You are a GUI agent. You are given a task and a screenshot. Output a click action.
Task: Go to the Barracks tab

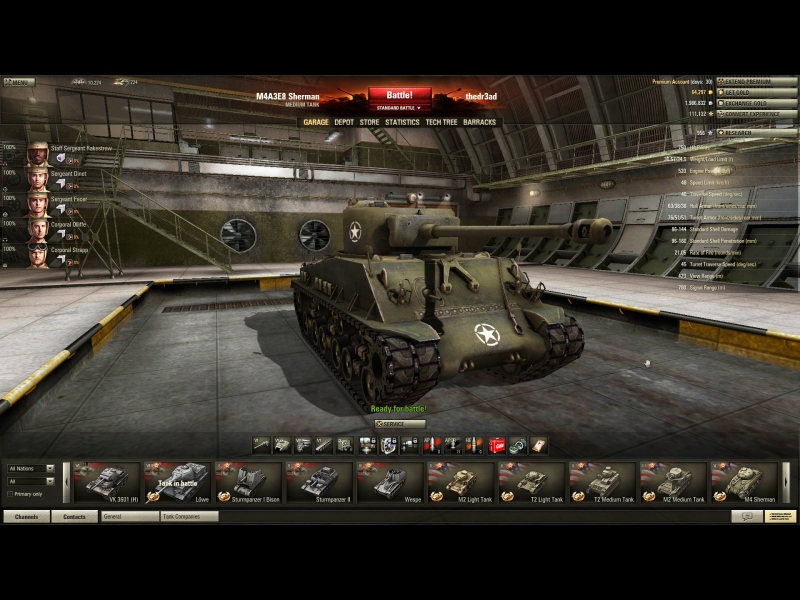point(480,122)
